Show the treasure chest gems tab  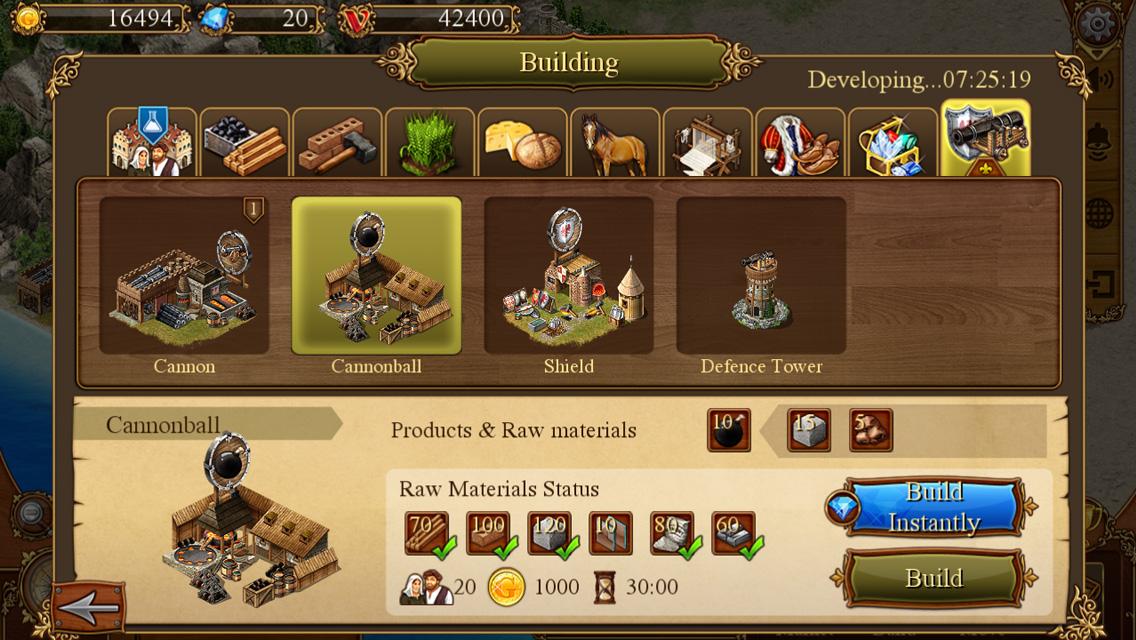[x=892, y=143]
